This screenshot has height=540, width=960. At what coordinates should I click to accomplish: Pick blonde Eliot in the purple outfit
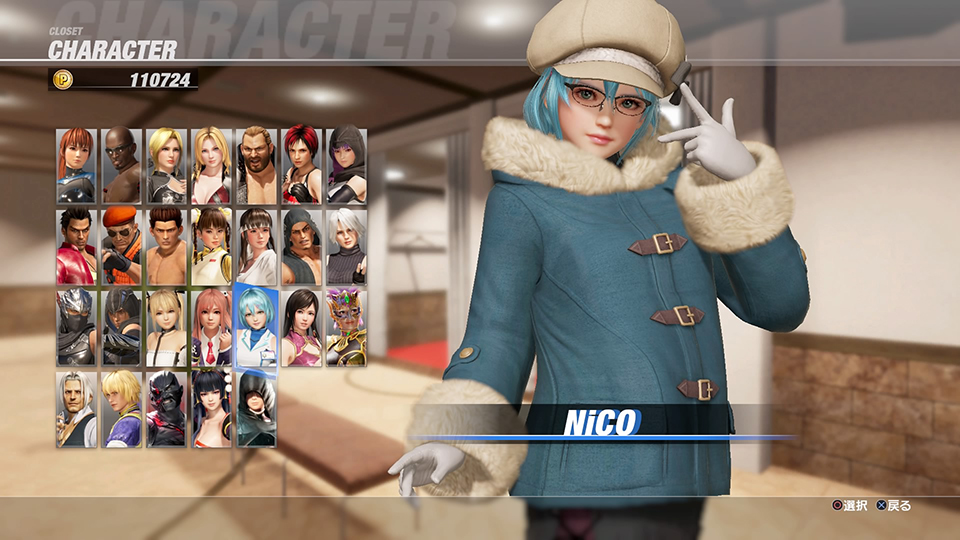coord(121,408)
